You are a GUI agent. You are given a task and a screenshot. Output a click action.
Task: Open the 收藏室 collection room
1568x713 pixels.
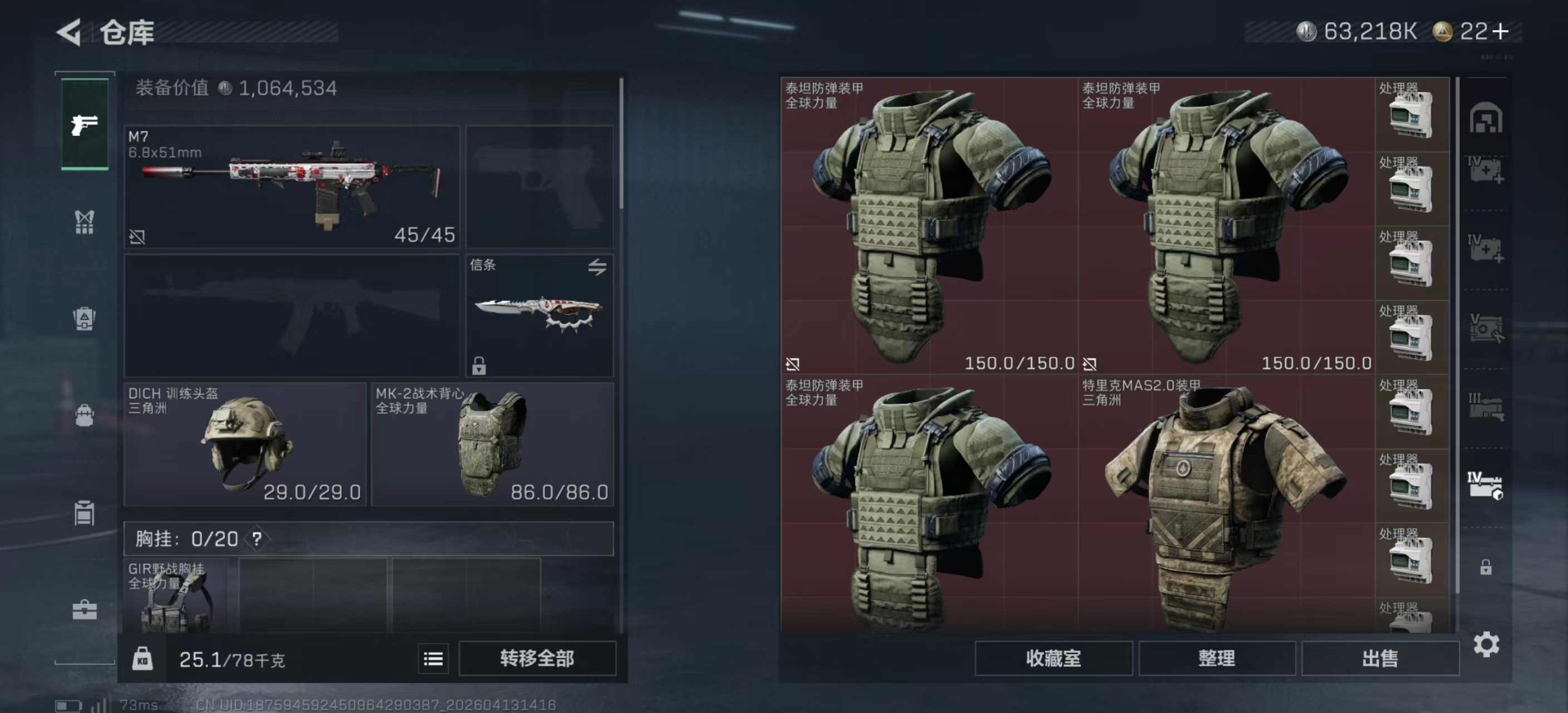[1053, 658]
